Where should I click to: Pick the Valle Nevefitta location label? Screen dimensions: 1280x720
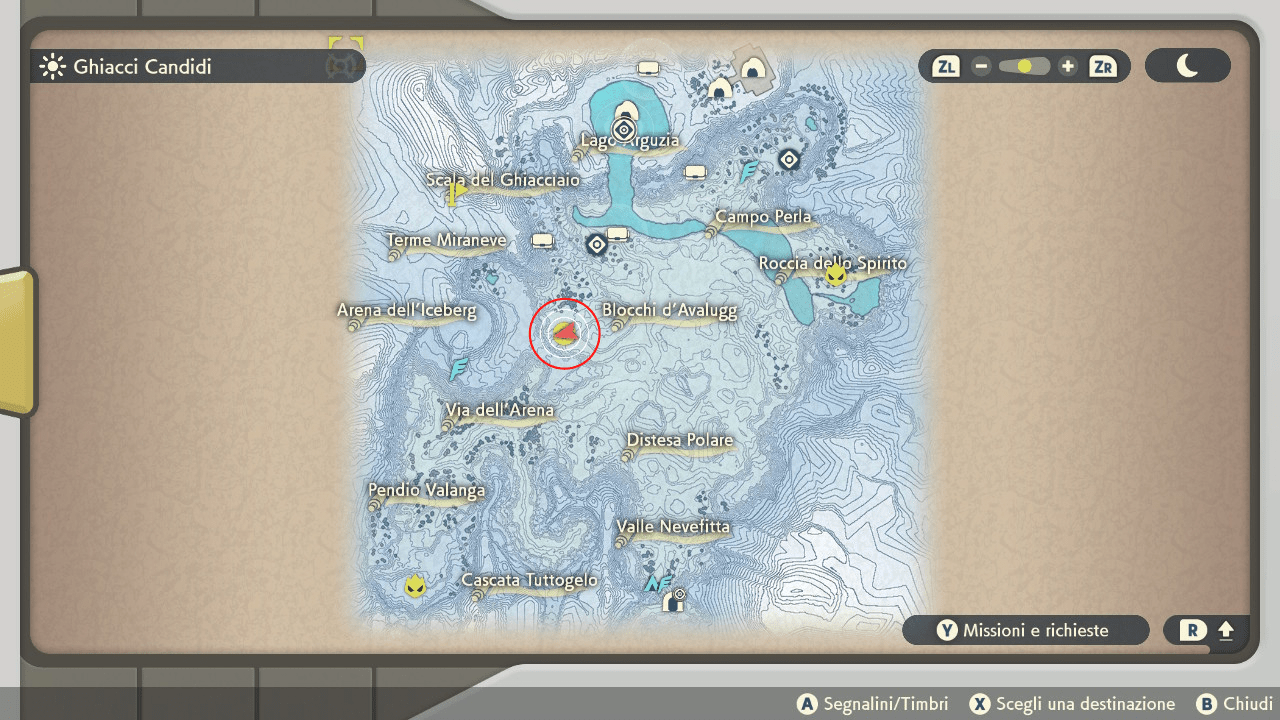[x=673, y=527]
